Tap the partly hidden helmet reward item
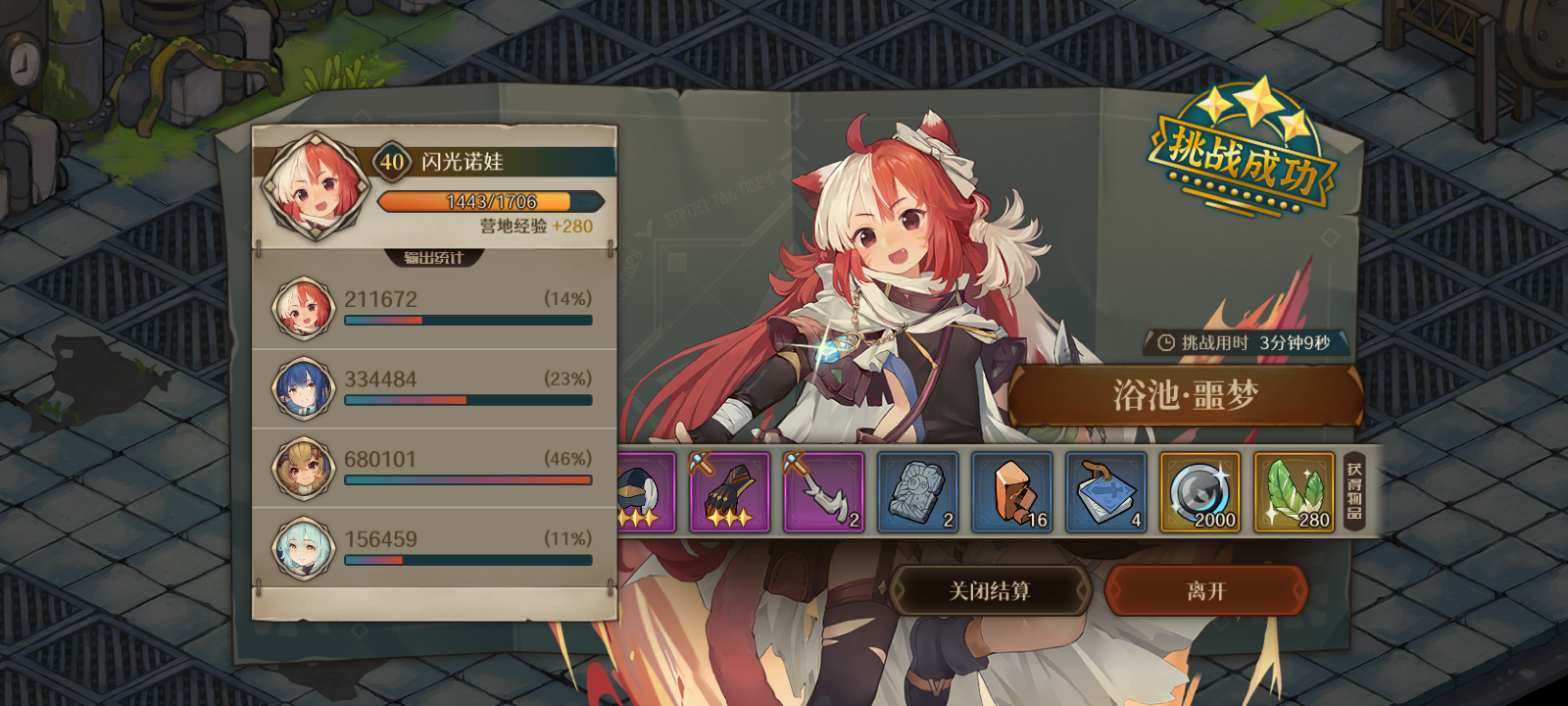This screenshot has width=1568, height=706. (646, 492)
